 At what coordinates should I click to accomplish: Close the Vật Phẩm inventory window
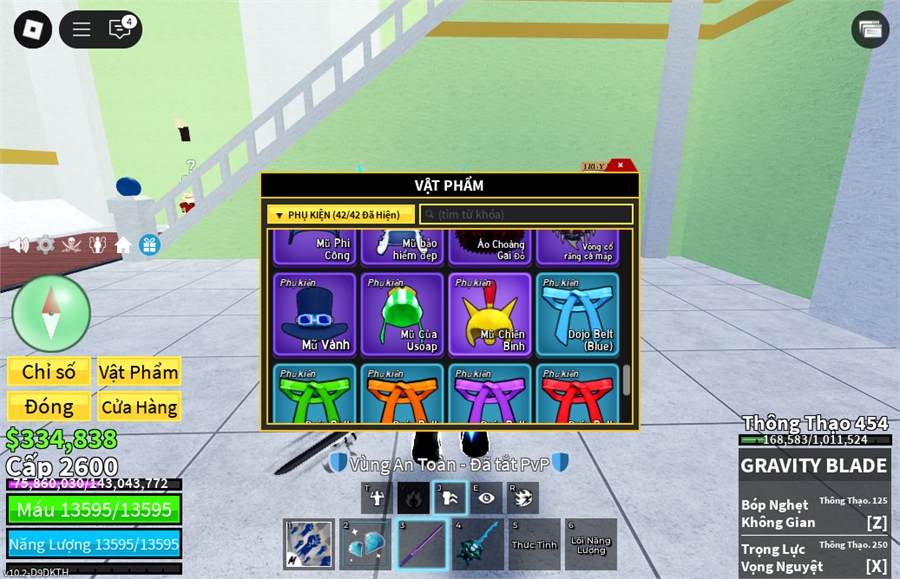[x=621, y=165]
